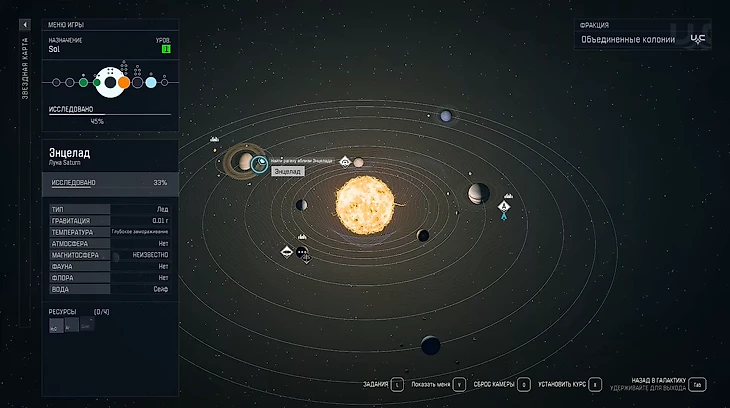Select the orange planet in the Sol strip

point(124,82)
